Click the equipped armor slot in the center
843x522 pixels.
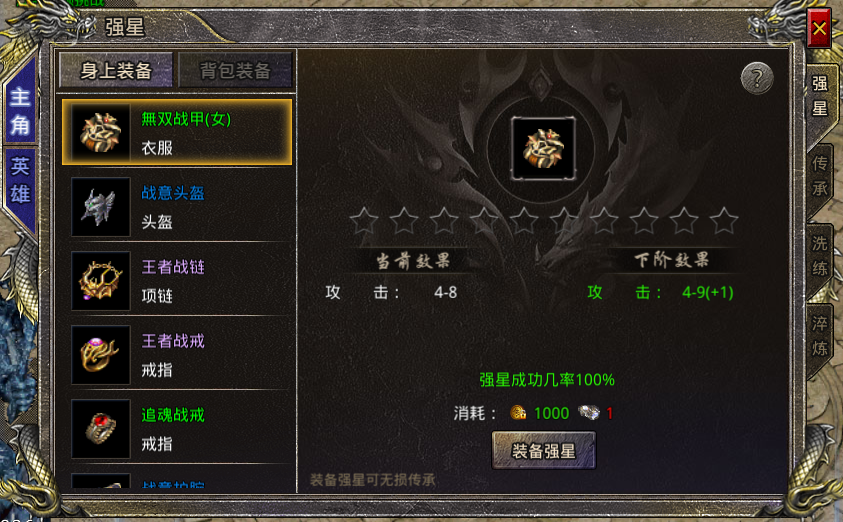(542, 149)
